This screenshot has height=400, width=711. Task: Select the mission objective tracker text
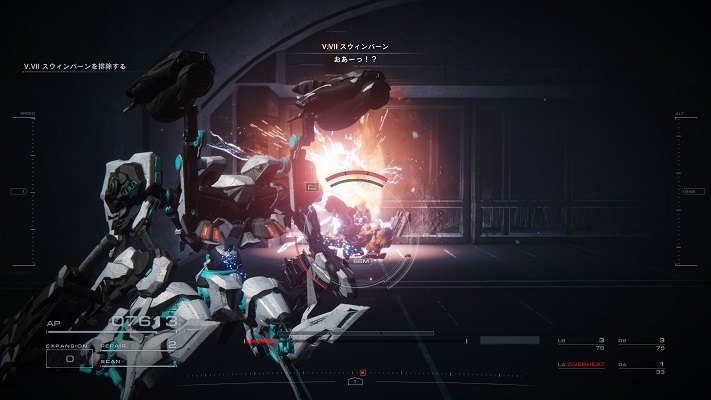[76, 67]
